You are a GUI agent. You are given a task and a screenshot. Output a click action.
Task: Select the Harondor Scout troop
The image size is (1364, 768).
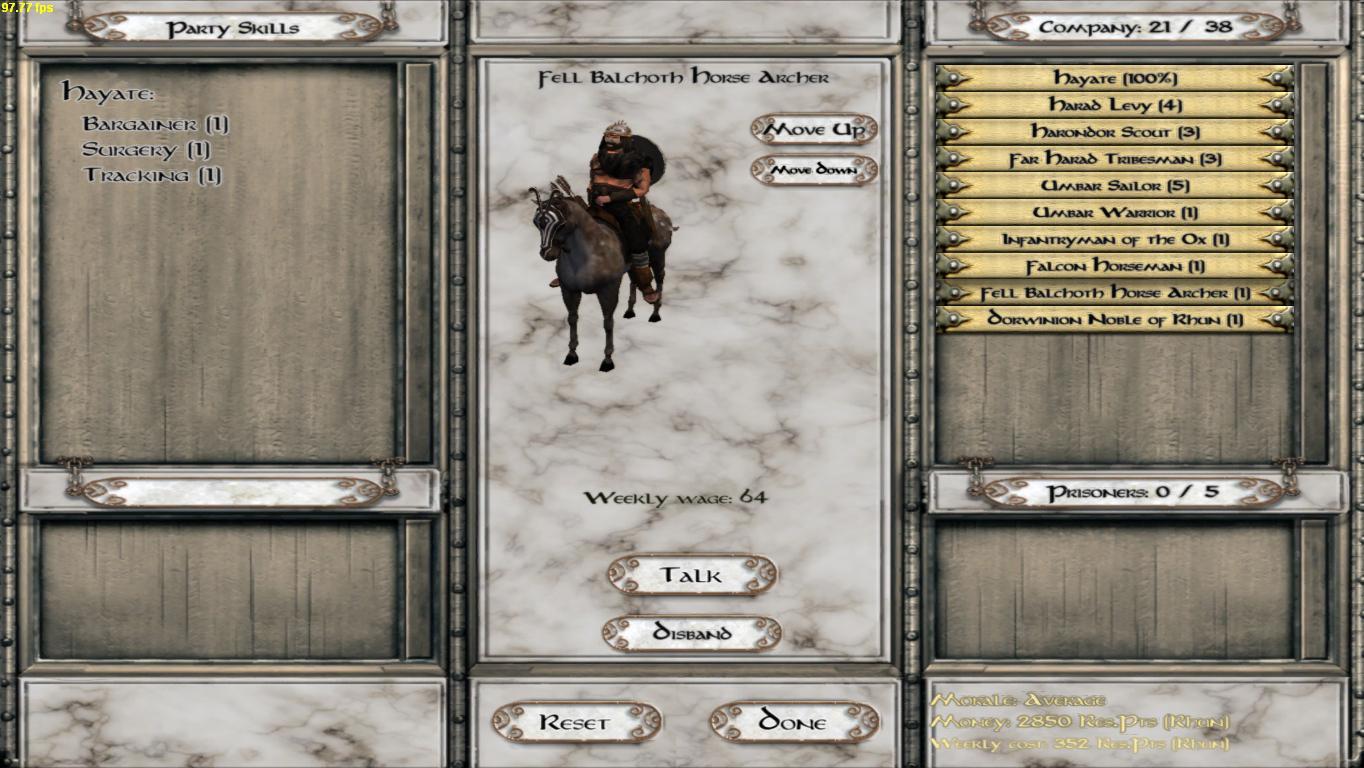[x=1115, y=132]
